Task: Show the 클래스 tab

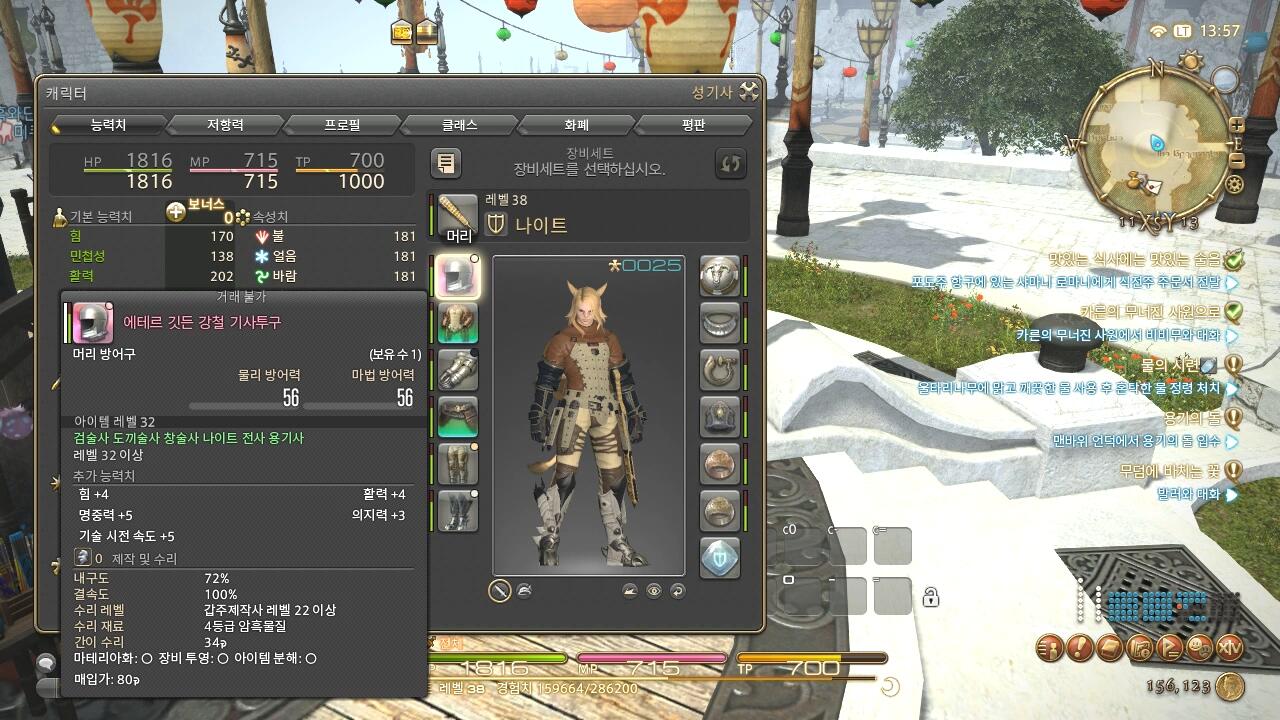Action: [459, 125]
